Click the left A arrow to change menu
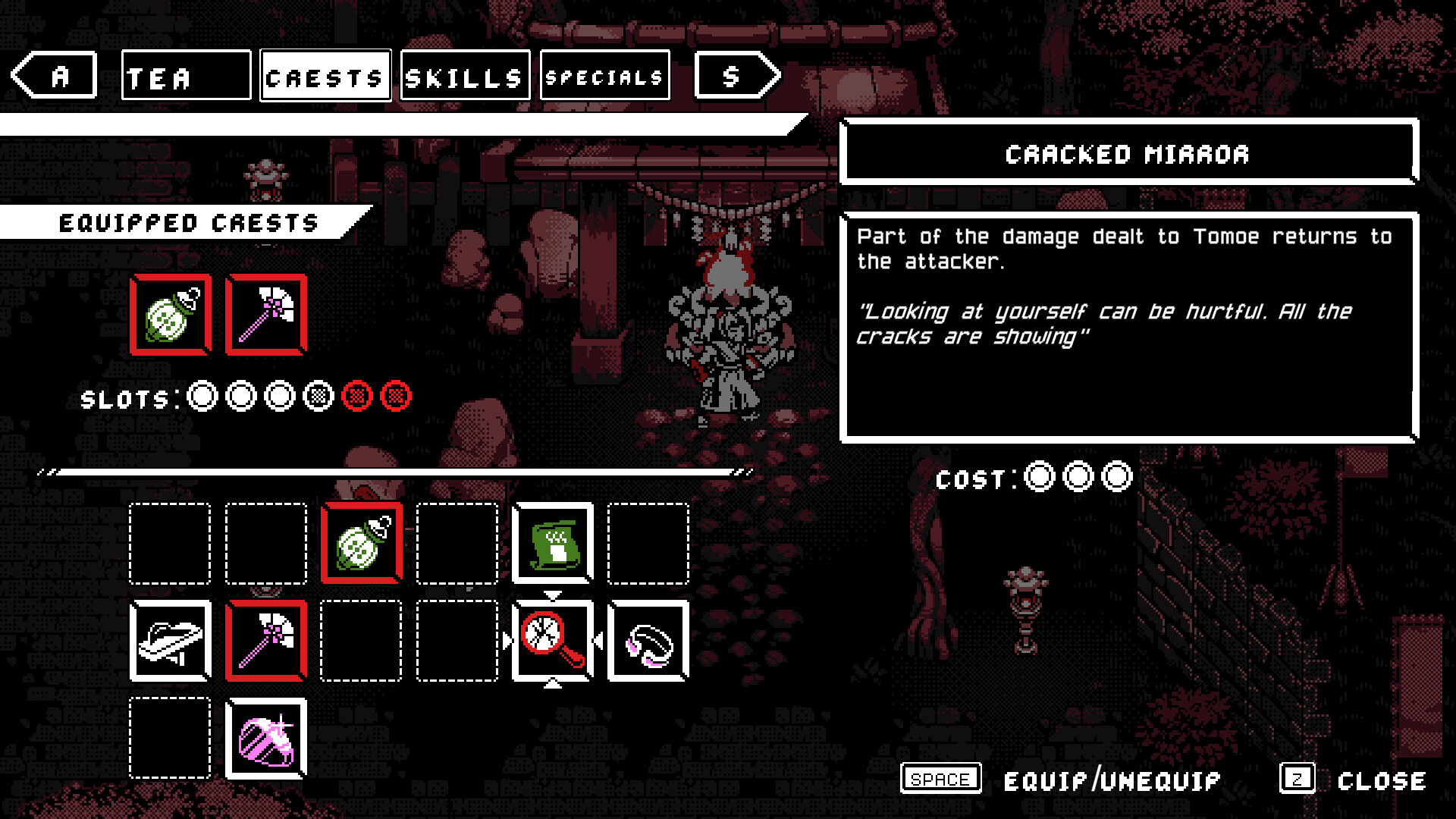 click(53, 75)
